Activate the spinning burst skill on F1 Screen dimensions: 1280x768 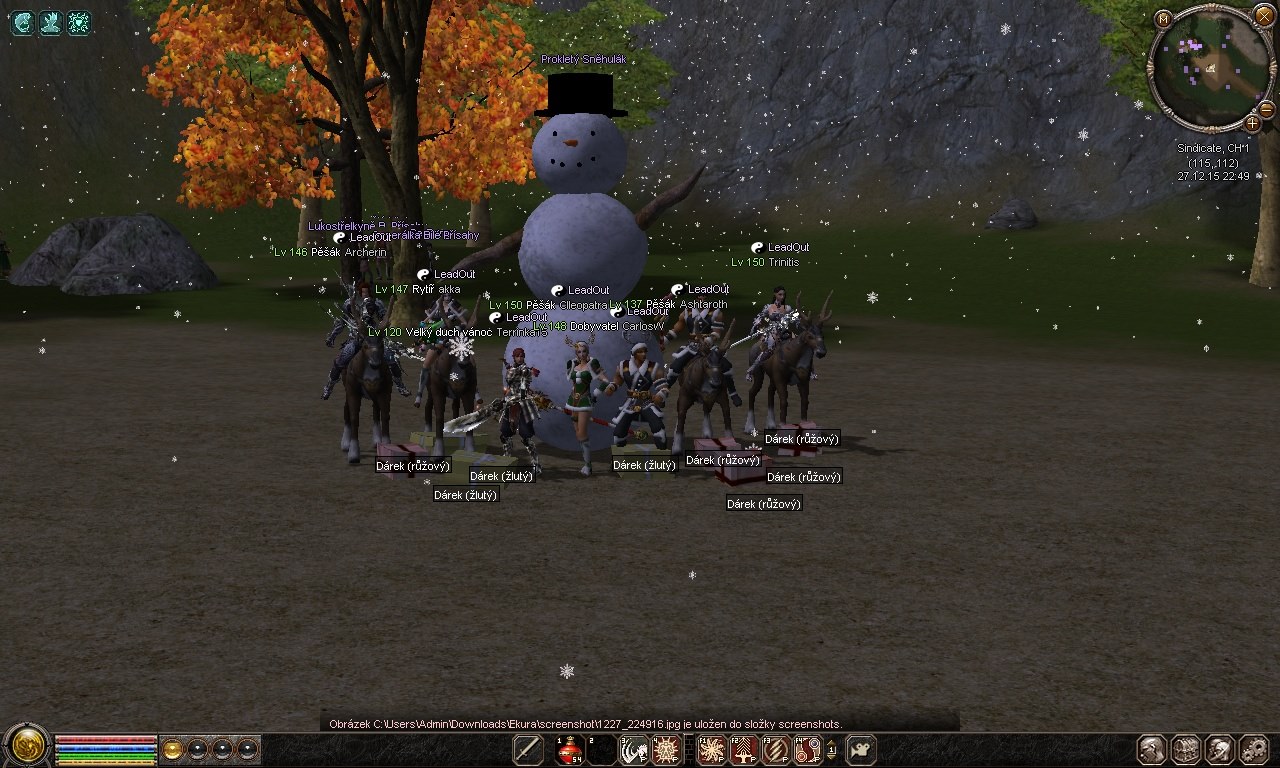click(712, 750)
